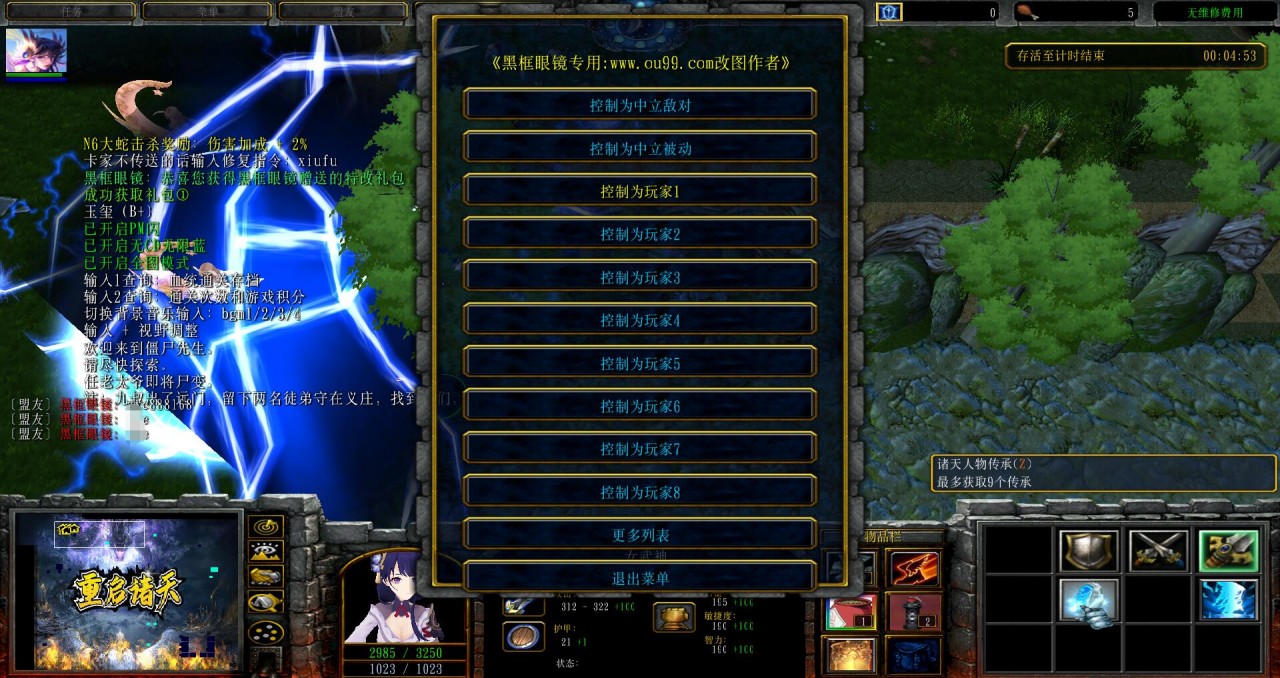Select the shield defend command icon

click(1089, 551)
